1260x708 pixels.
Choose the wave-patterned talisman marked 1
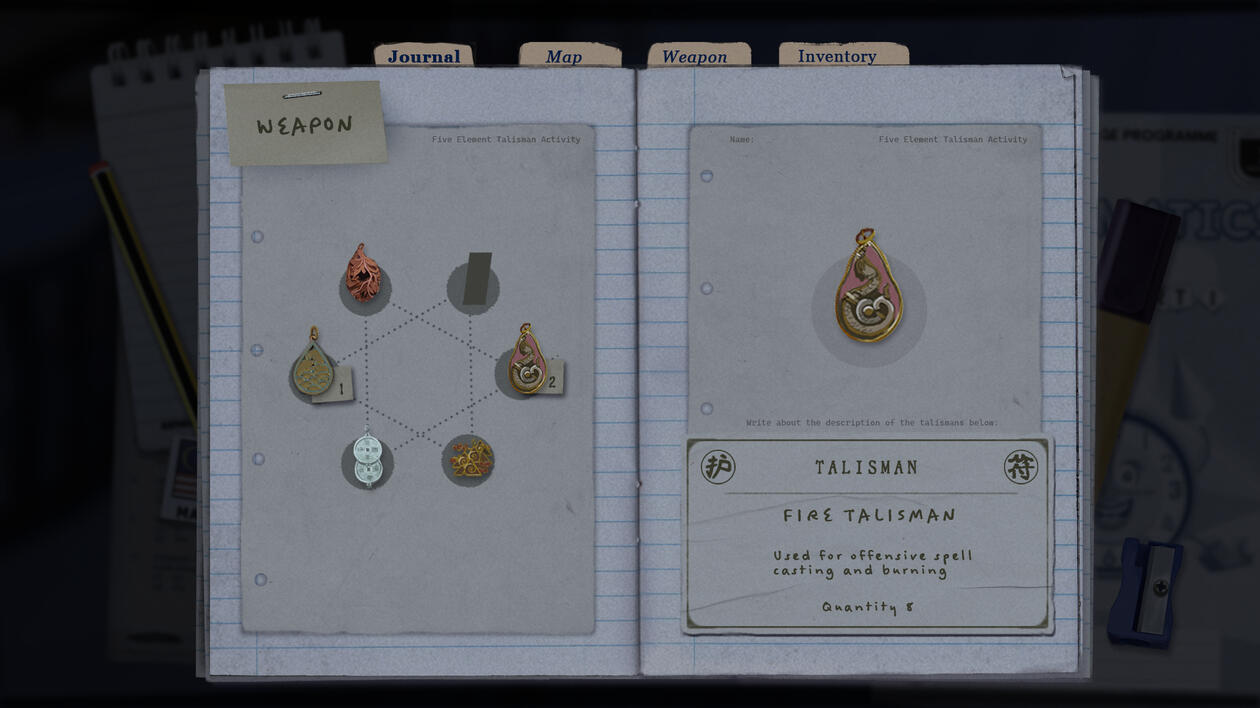(x=314, y=364)
